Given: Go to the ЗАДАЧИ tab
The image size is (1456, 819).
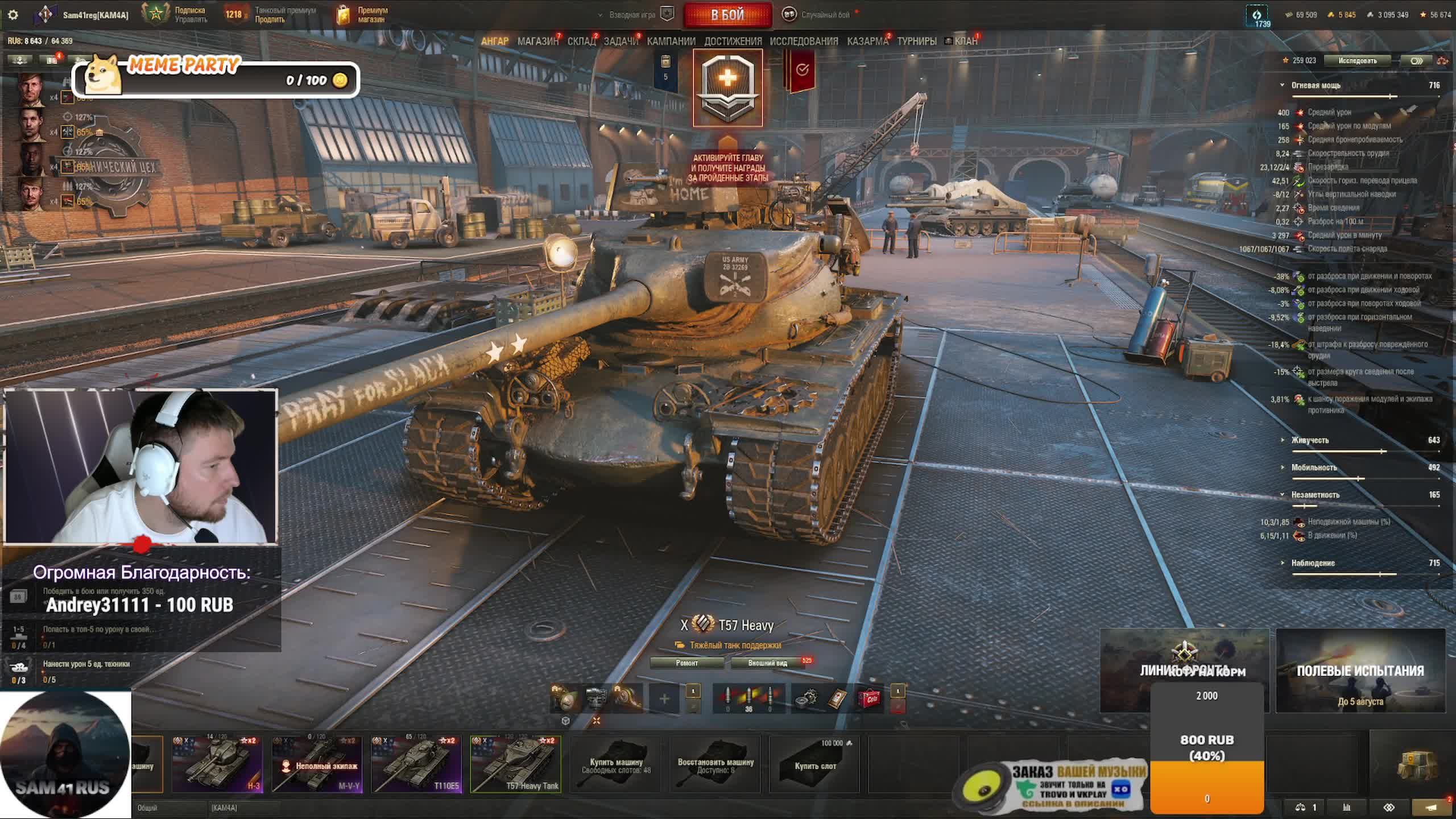Looking at the screenshot, I should (621, 41).
